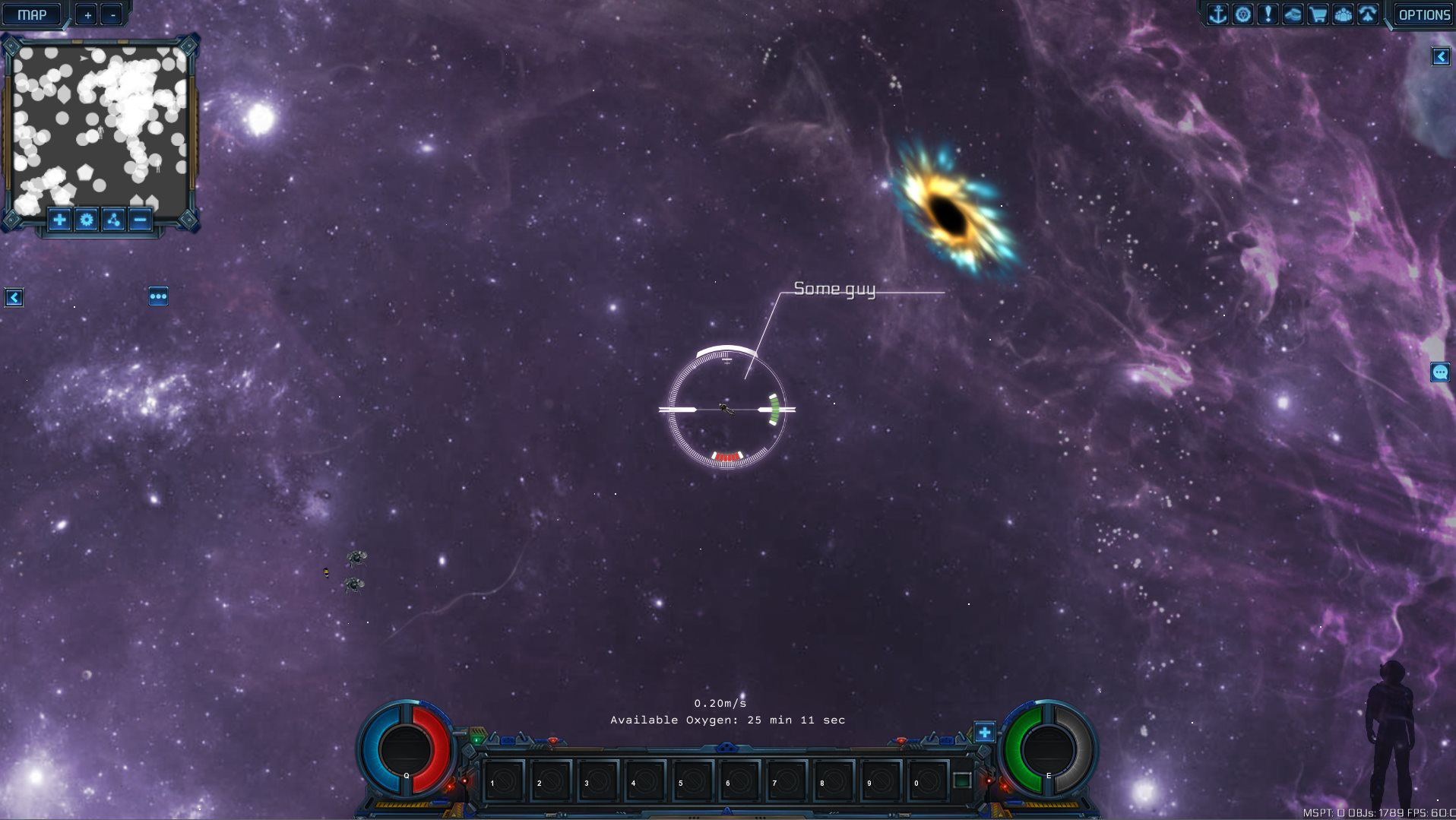This screenshot has width=1456, height=820.
Task: Open minimap settings via the gear icon
Action: coord(87,220)
